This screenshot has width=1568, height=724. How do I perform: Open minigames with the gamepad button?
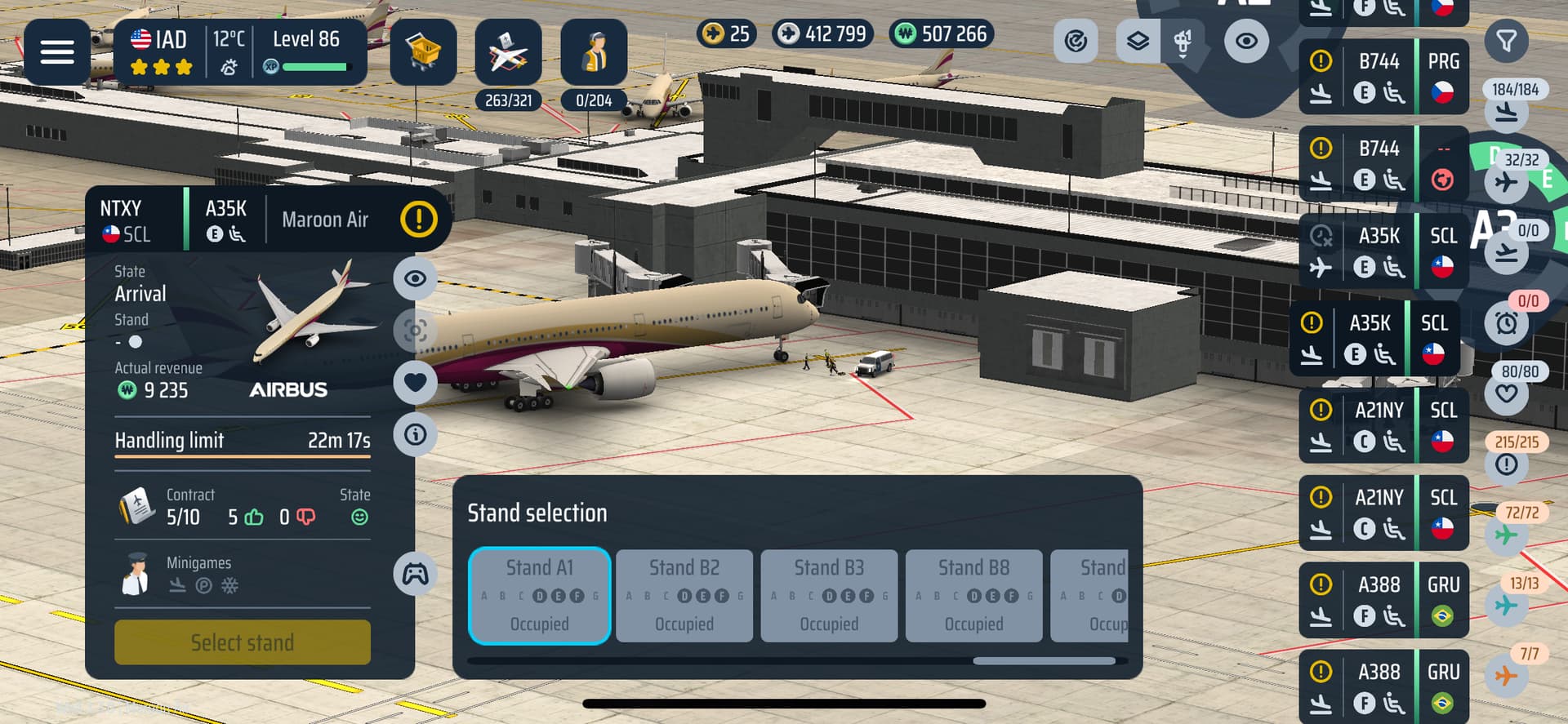tap(415, 574)
